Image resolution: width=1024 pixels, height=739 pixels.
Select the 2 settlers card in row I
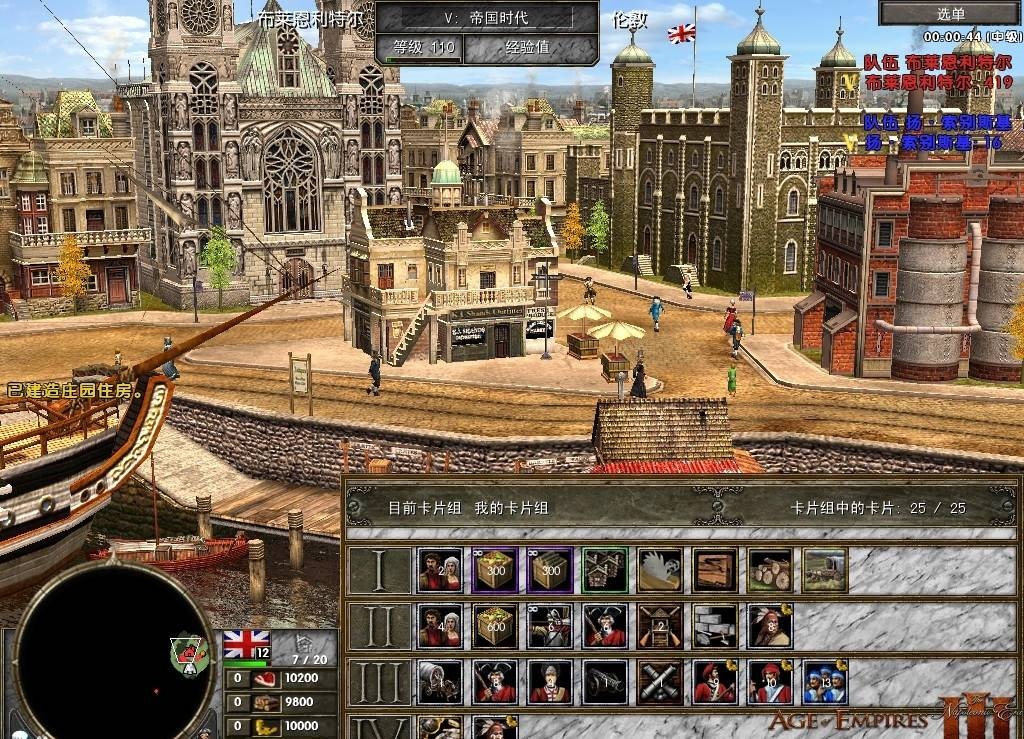[x=439, y=569]
